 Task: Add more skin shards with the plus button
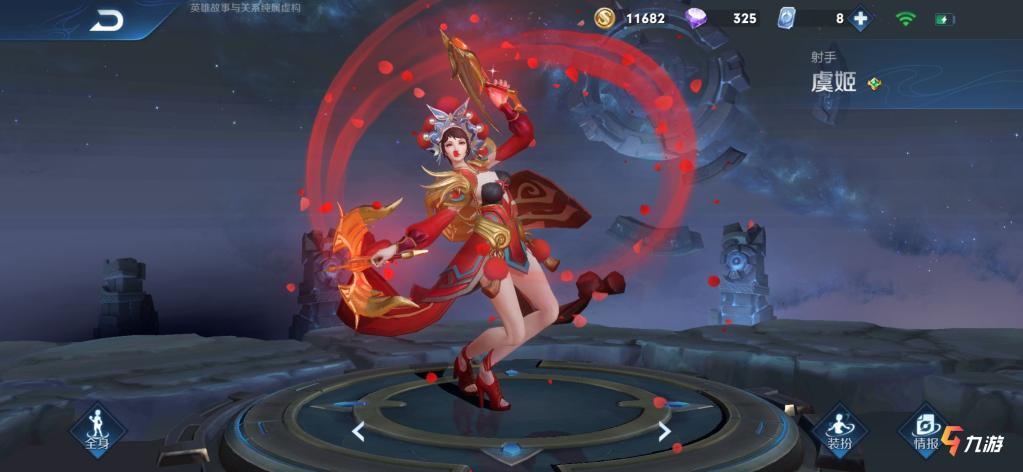click(859, 18)
